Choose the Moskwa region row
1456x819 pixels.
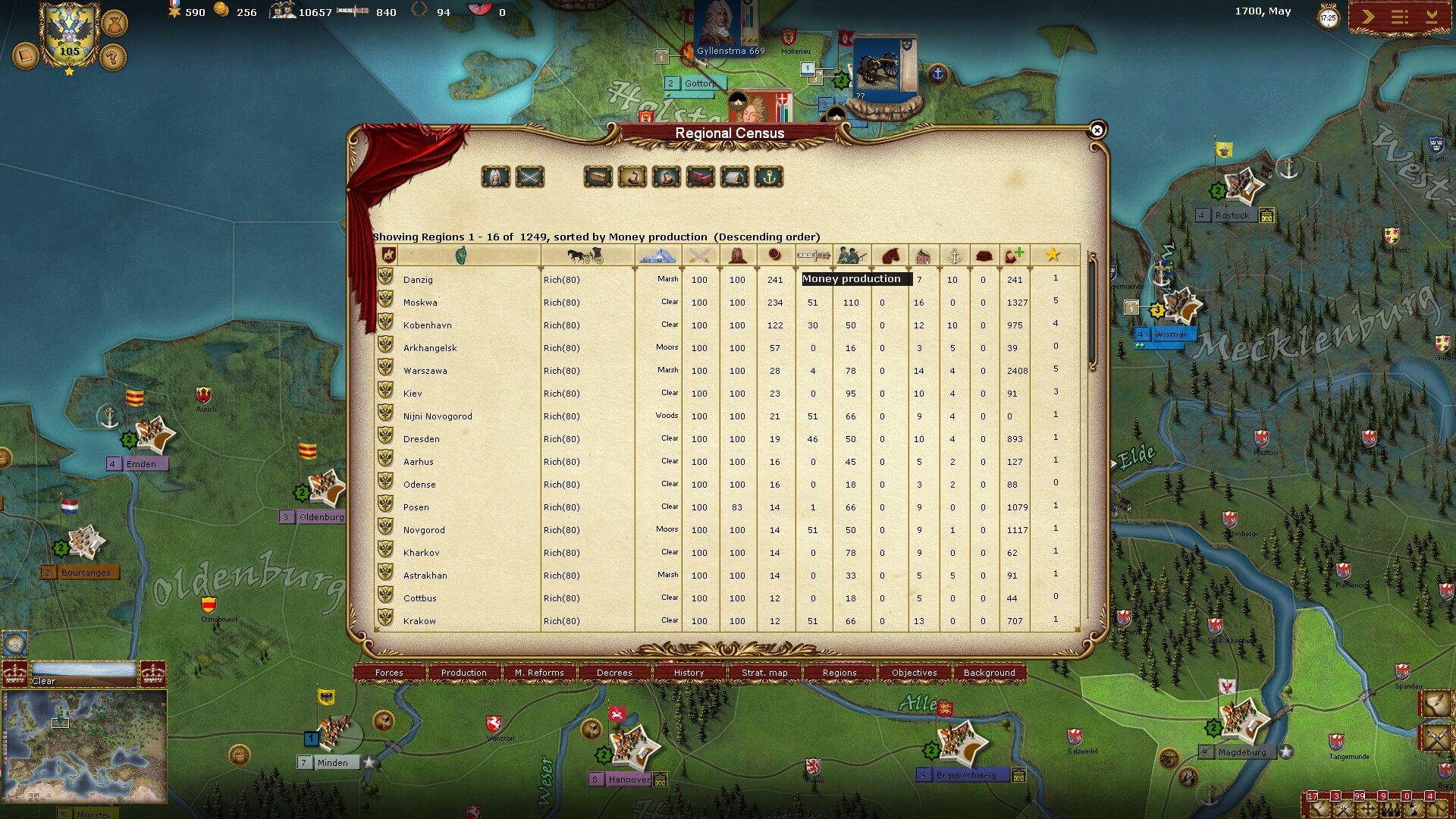420,303
